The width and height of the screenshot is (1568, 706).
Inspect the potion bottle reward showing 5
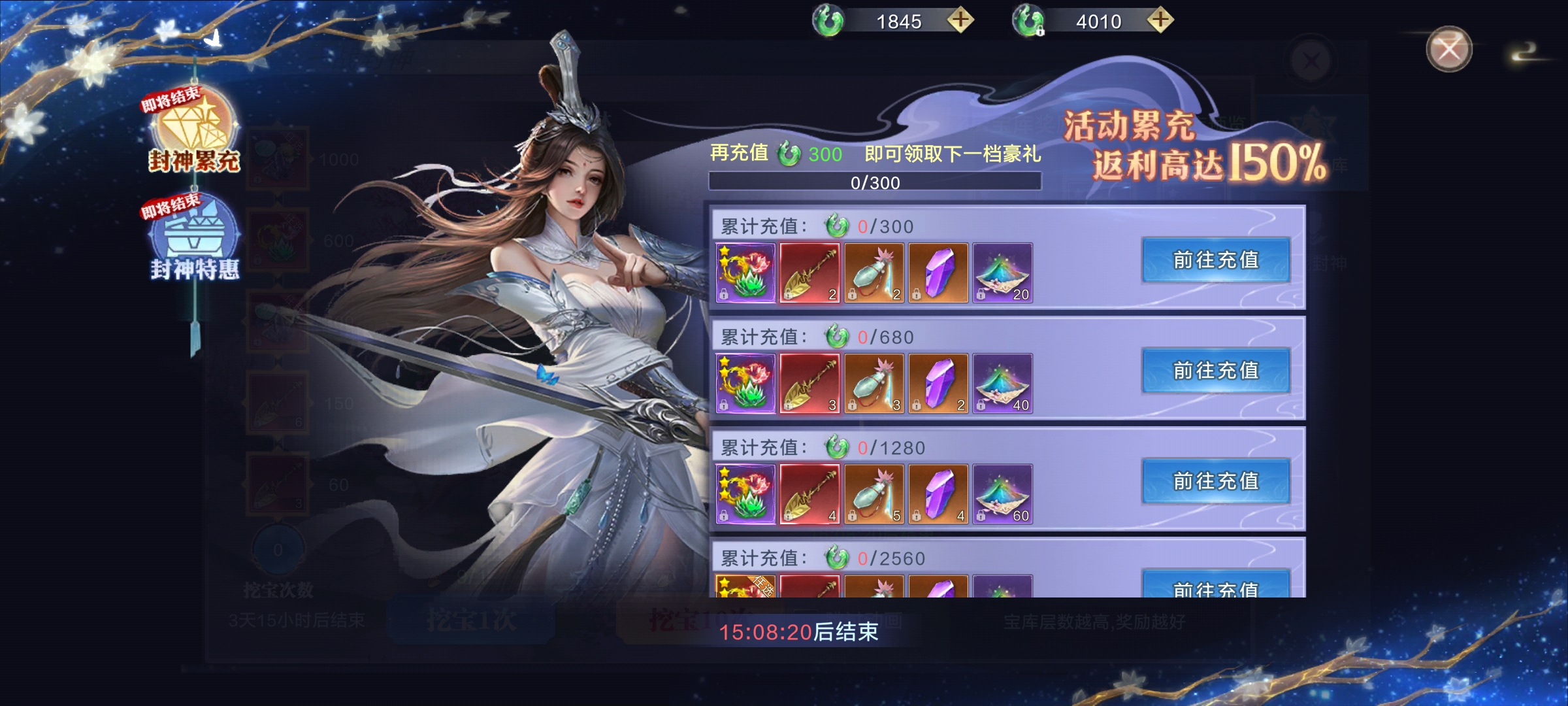pyautogui.click(x=874, y=494)
